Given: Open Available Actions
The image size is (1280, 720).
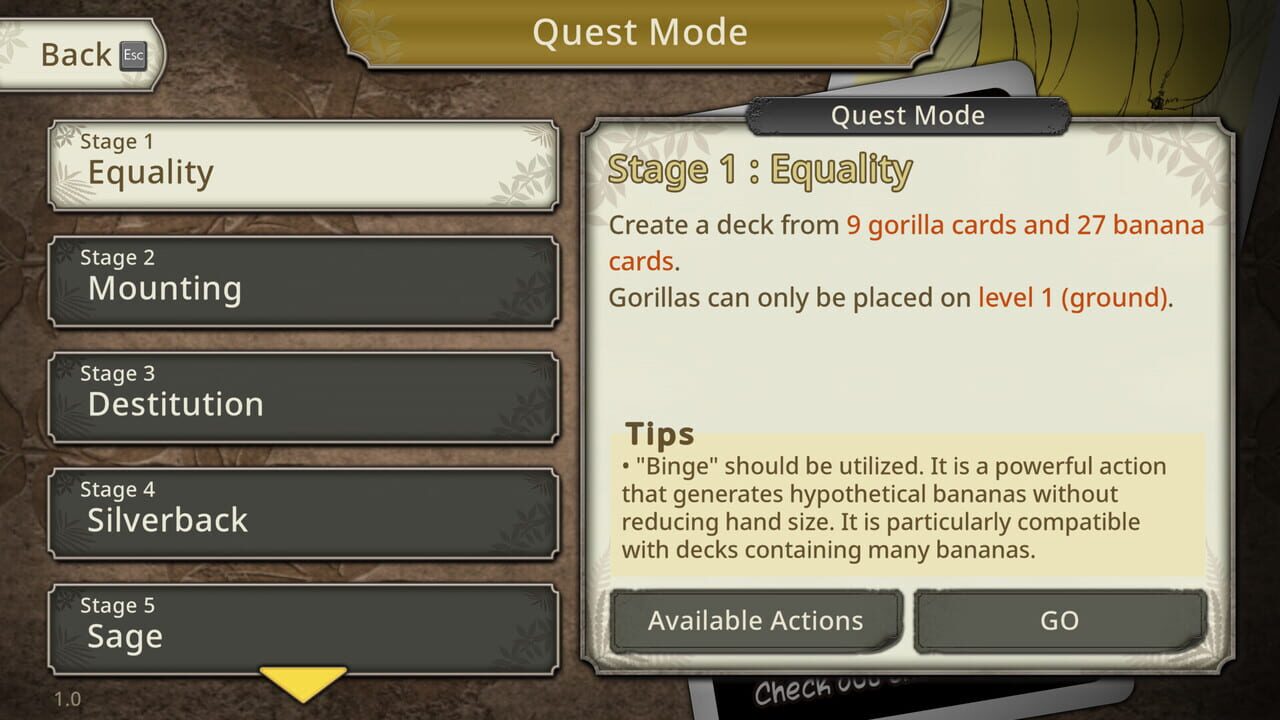Looking at the screenshot, I should (x=755, y=620).
